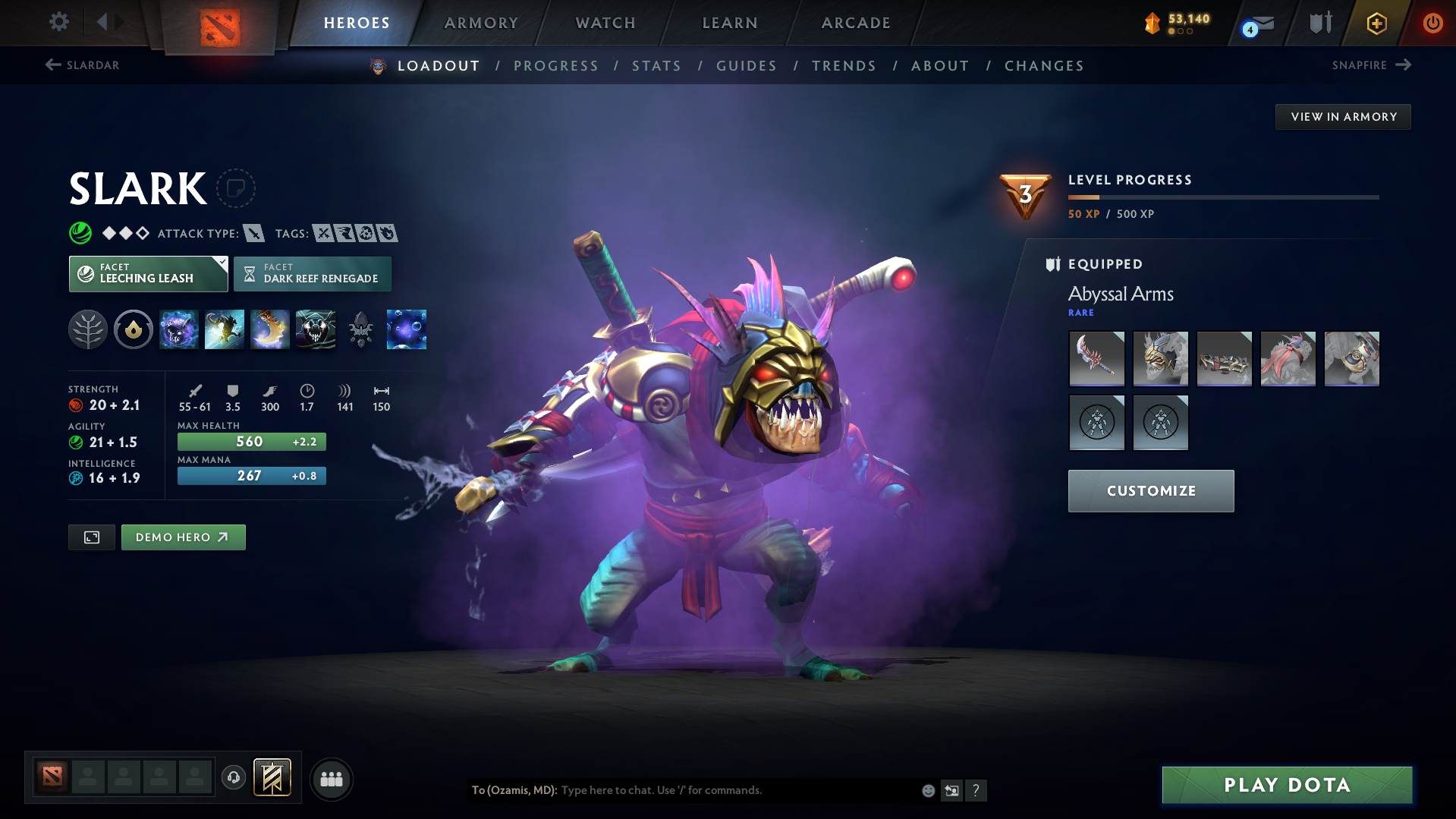Switch to the STATS tab
Viewport: 1456px width, 819px height.
656,65
